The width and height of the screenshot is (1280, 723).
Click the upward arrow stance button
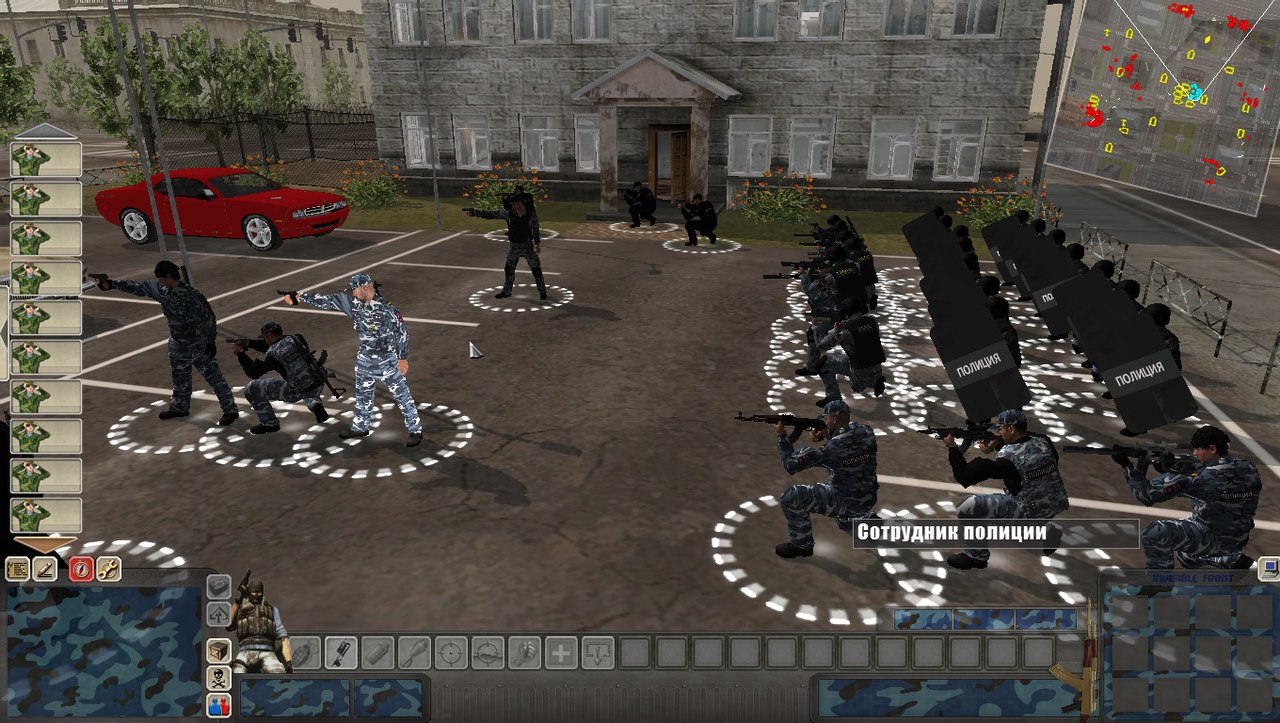(x=219, y=614)
